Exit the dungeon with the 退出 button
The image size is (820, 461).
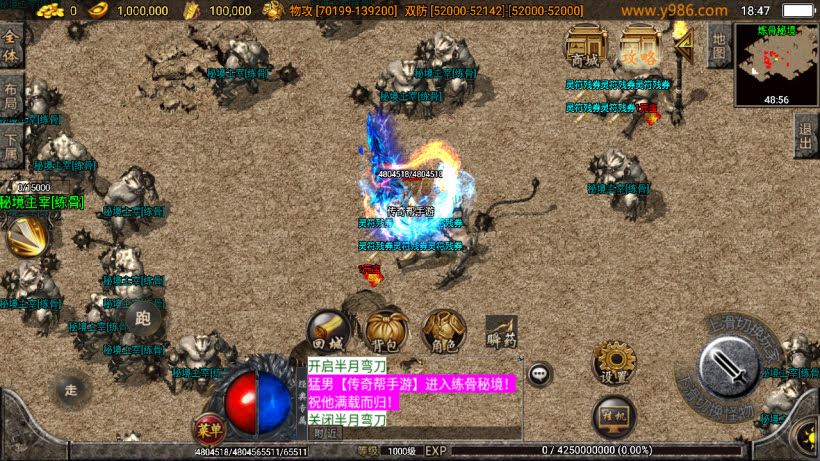pos(805,135)
